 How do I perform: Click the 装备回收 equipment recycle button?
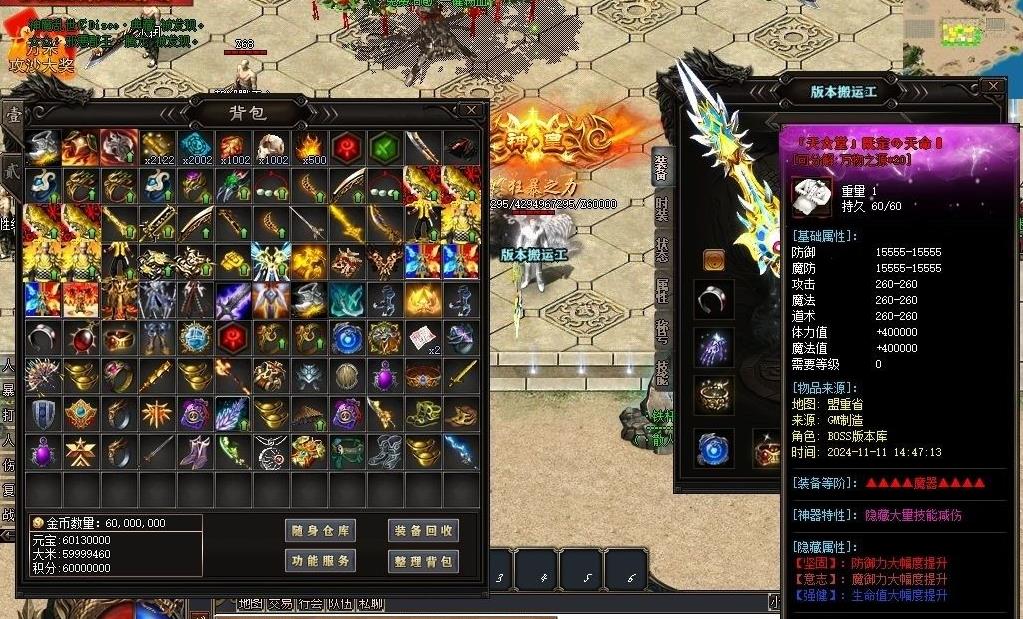(422, 531)
